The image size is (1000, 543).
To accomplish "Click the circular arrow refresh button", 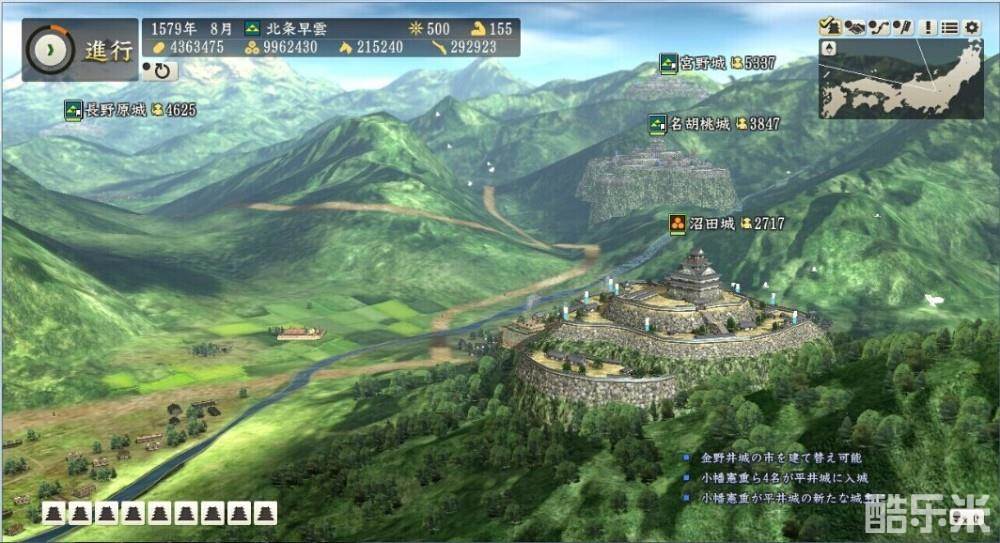I will tap(160, 71).
